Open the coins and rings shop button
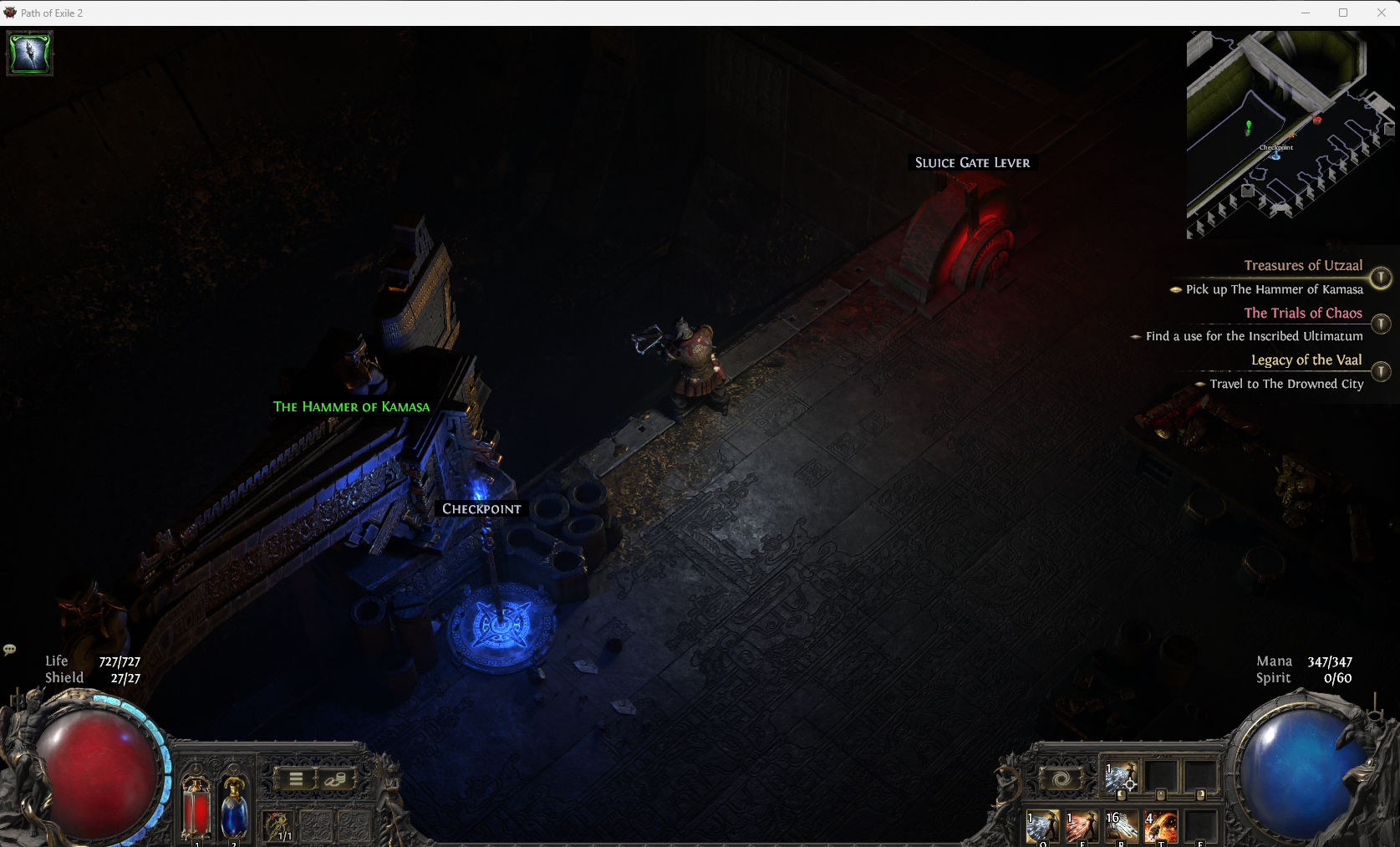The width and height of the screenshot is (1400, 847). pos(335,779)
